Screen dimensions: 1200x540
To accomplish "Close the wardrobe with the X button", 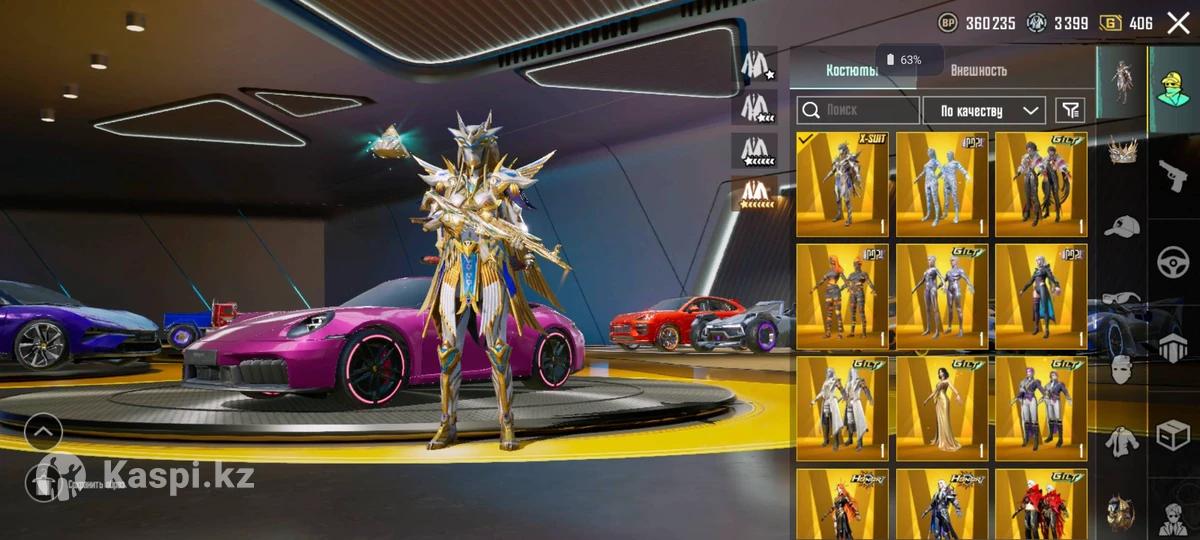I will 1178,23.
